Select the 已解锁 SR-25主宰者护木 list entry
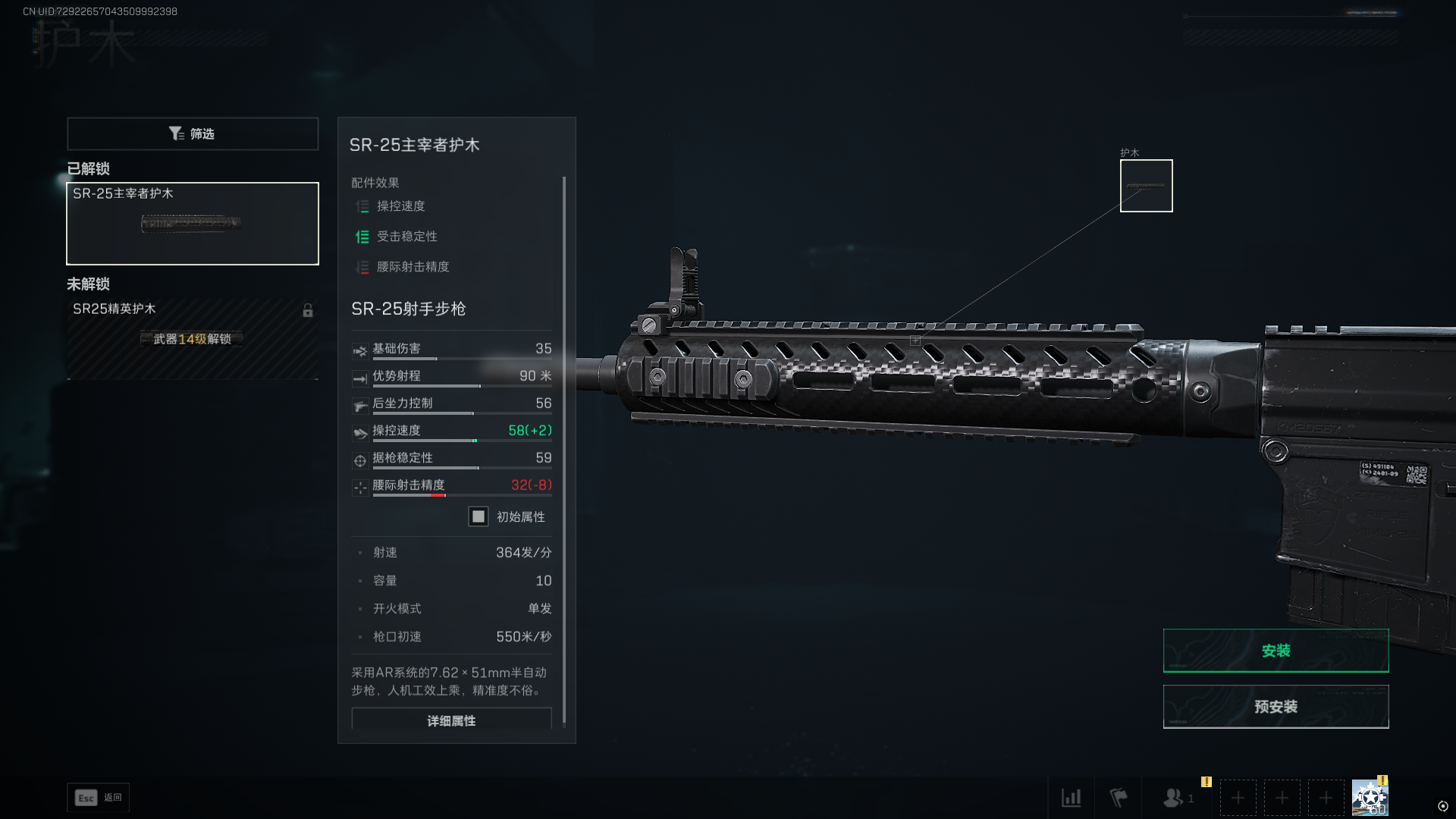The width and height of the screenshot is (1456, 819). pyautogui.click(x=192, y=223)
